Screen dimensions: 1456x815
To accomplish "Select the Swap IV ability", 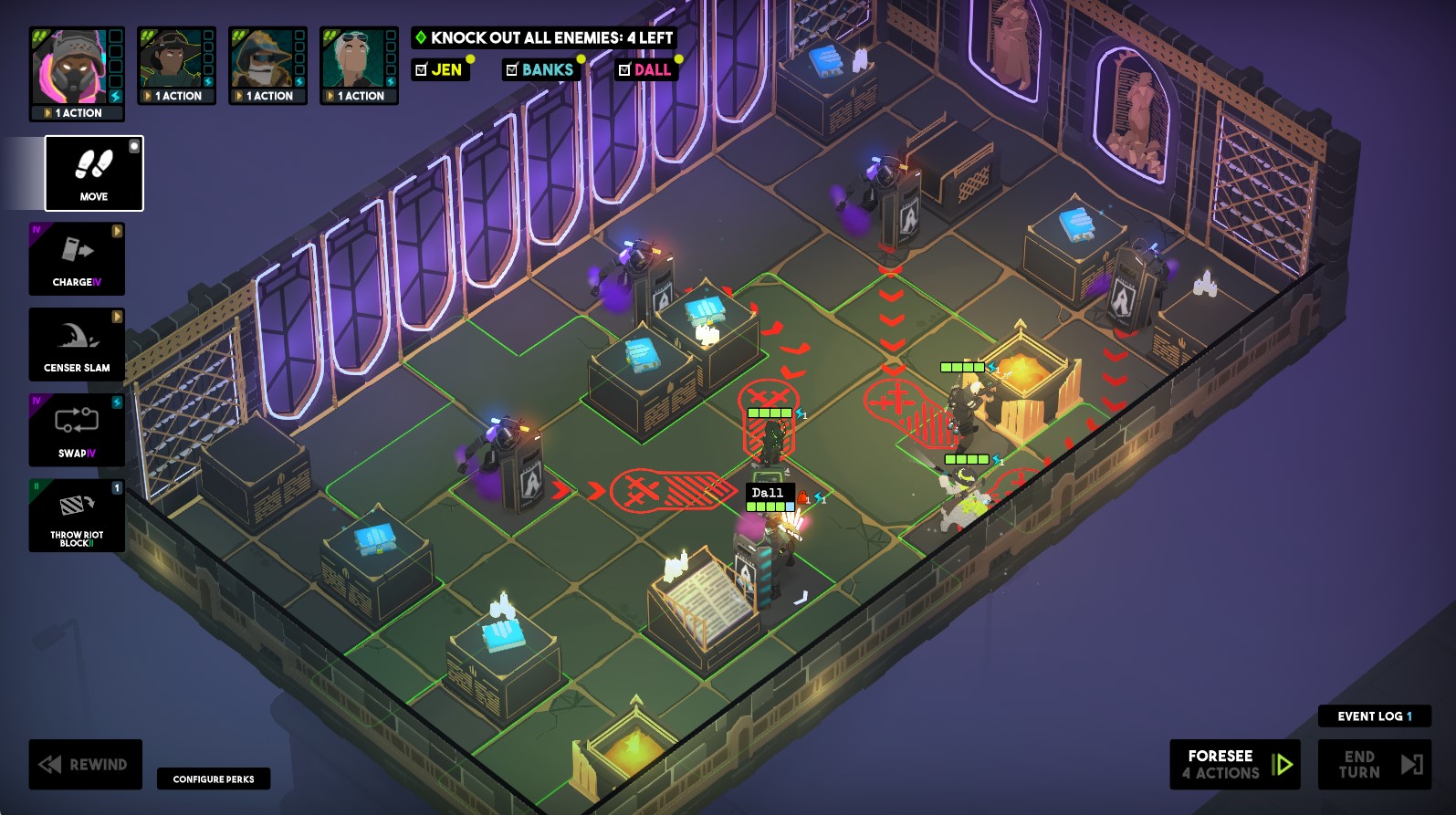I will (77, 430).
